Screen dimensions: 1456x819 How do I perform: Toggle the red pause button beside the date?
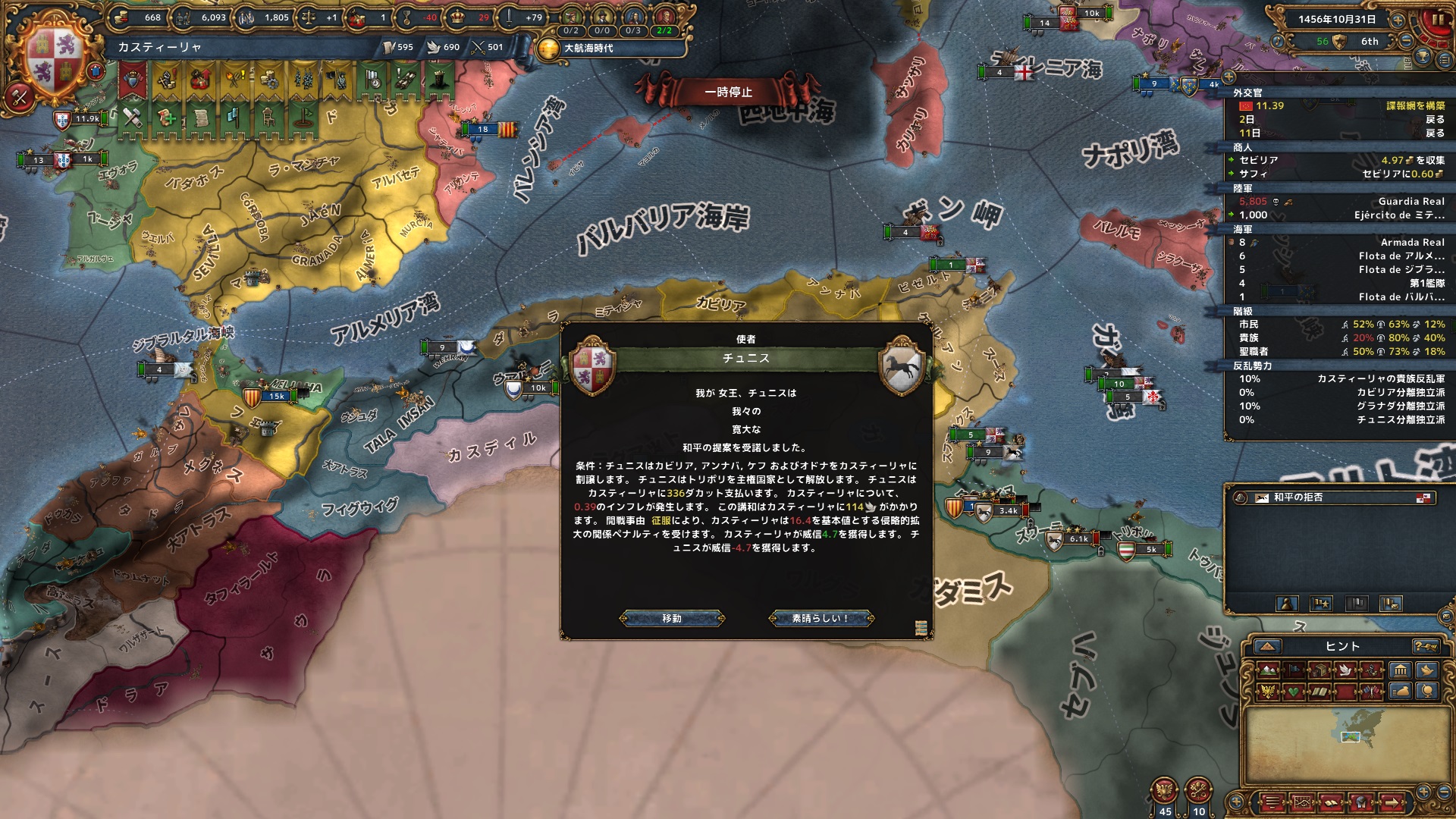tap(1436, 20)
